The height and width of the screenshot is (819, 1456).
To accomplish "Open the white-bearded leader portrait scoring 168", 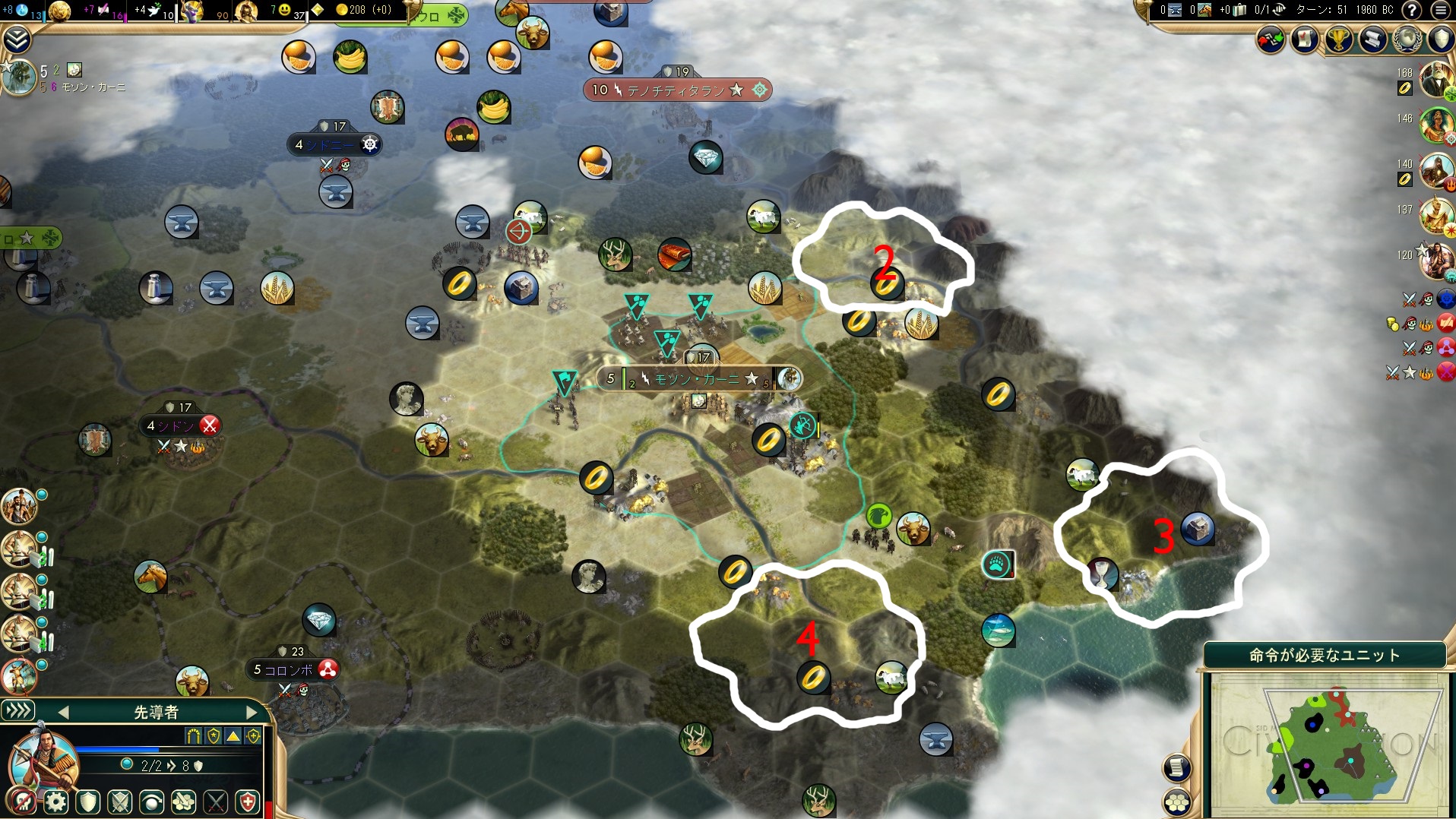I will click(x=1435, y=79).
